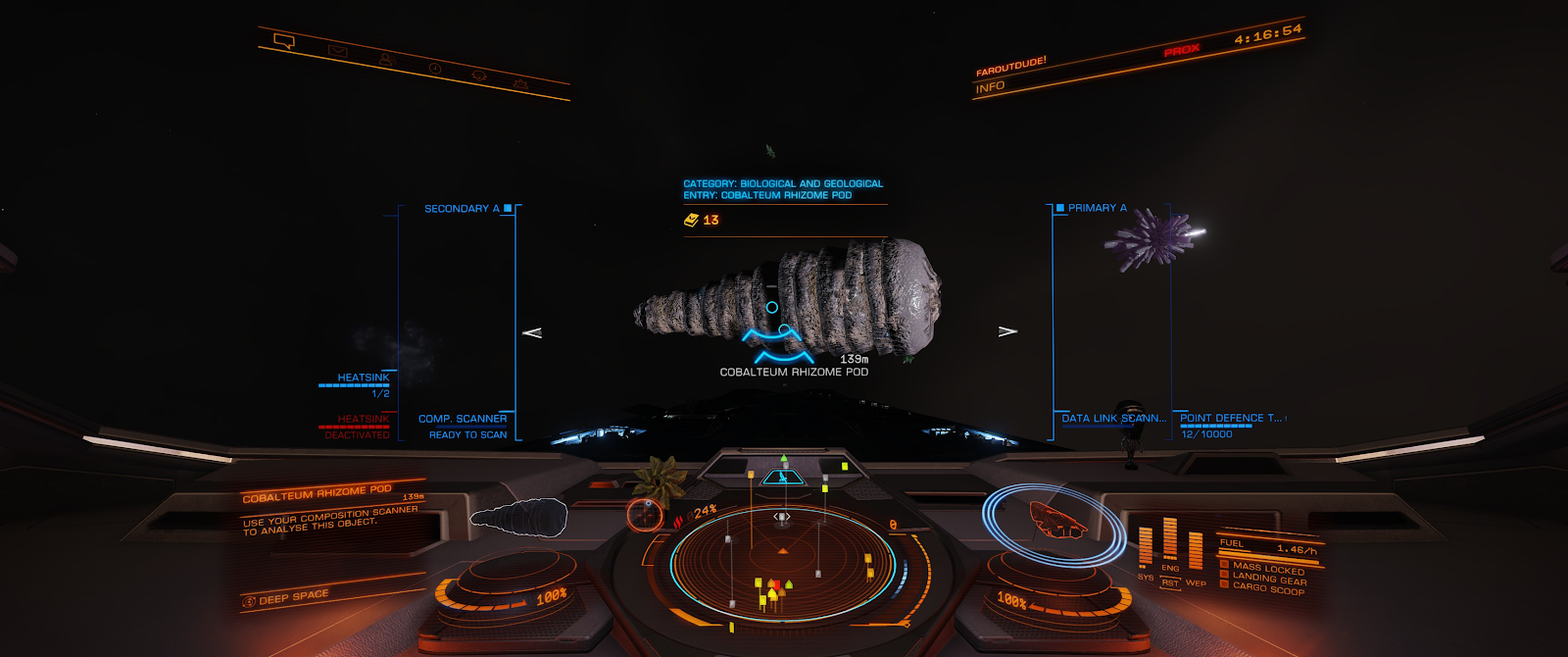Viewport: 1568px width, 657px height.
Task: Open the inbox envelope tab
Action: pos(338,51)
